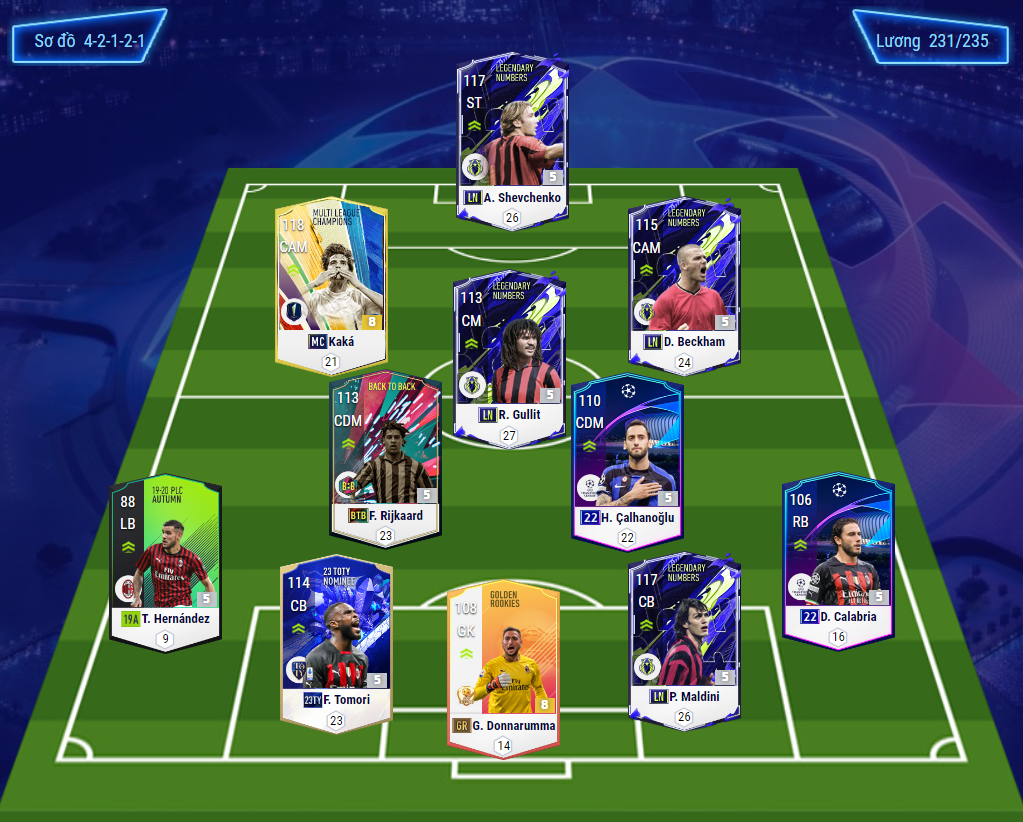This screenshot has height=822, width=1023.
Task: Choose the G. Donnarumma goalkeeper card
Action: pos(503,660)
